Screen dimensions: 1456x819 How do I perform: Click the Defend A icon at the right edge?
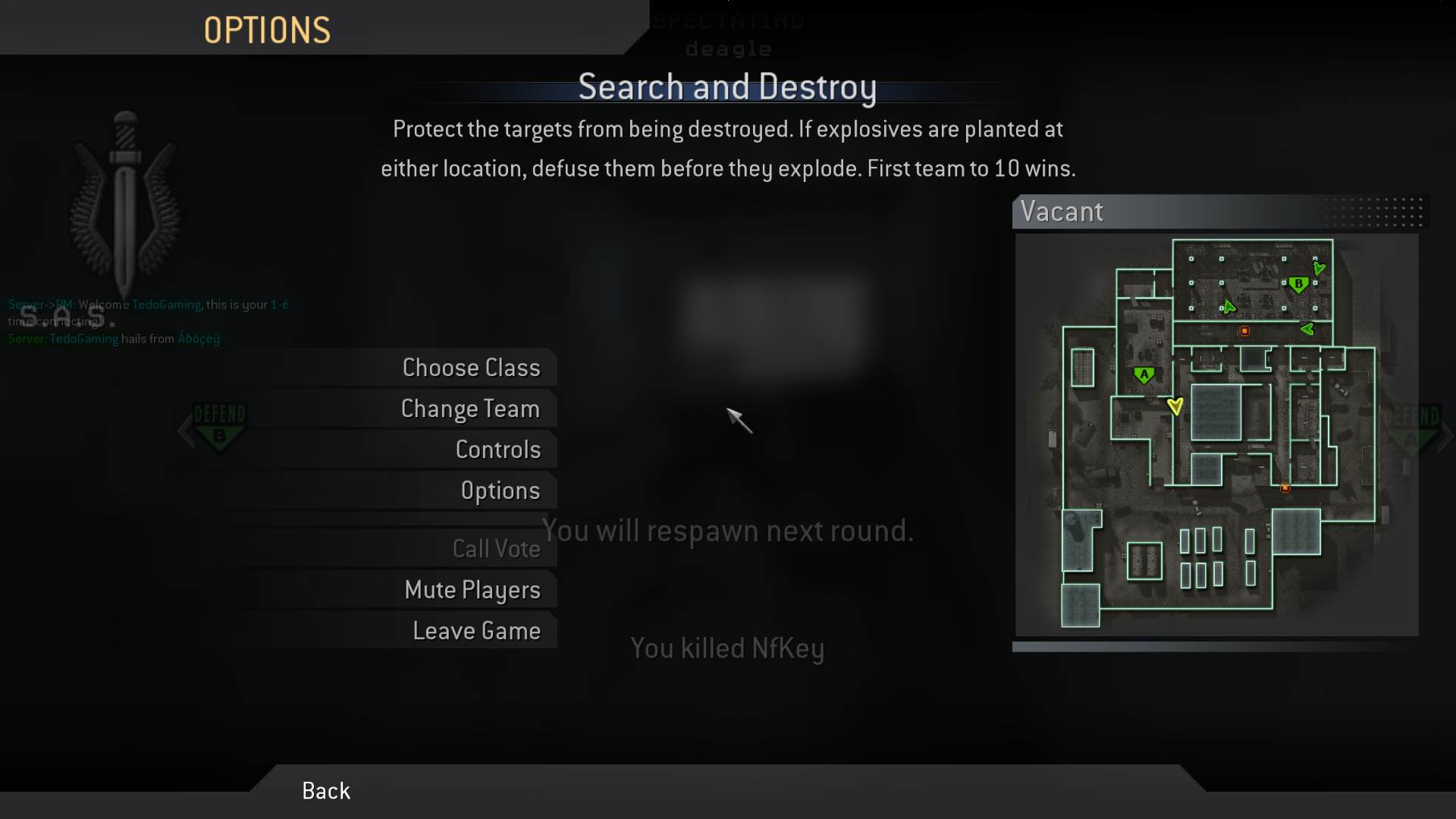click(x=1412, y=428)
